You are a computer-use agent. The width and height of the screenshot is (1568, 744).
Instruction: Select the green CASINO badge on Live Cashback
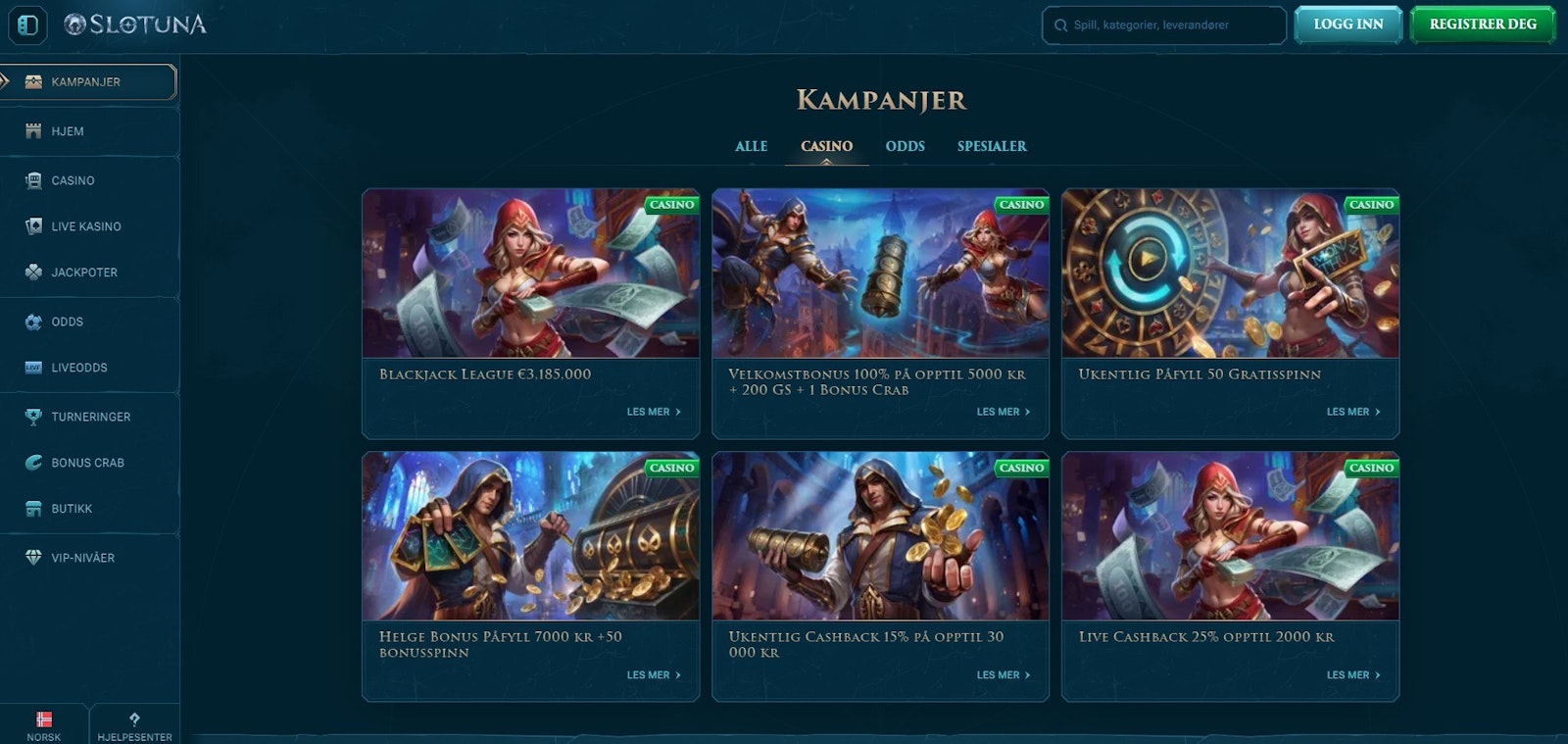1372,468
